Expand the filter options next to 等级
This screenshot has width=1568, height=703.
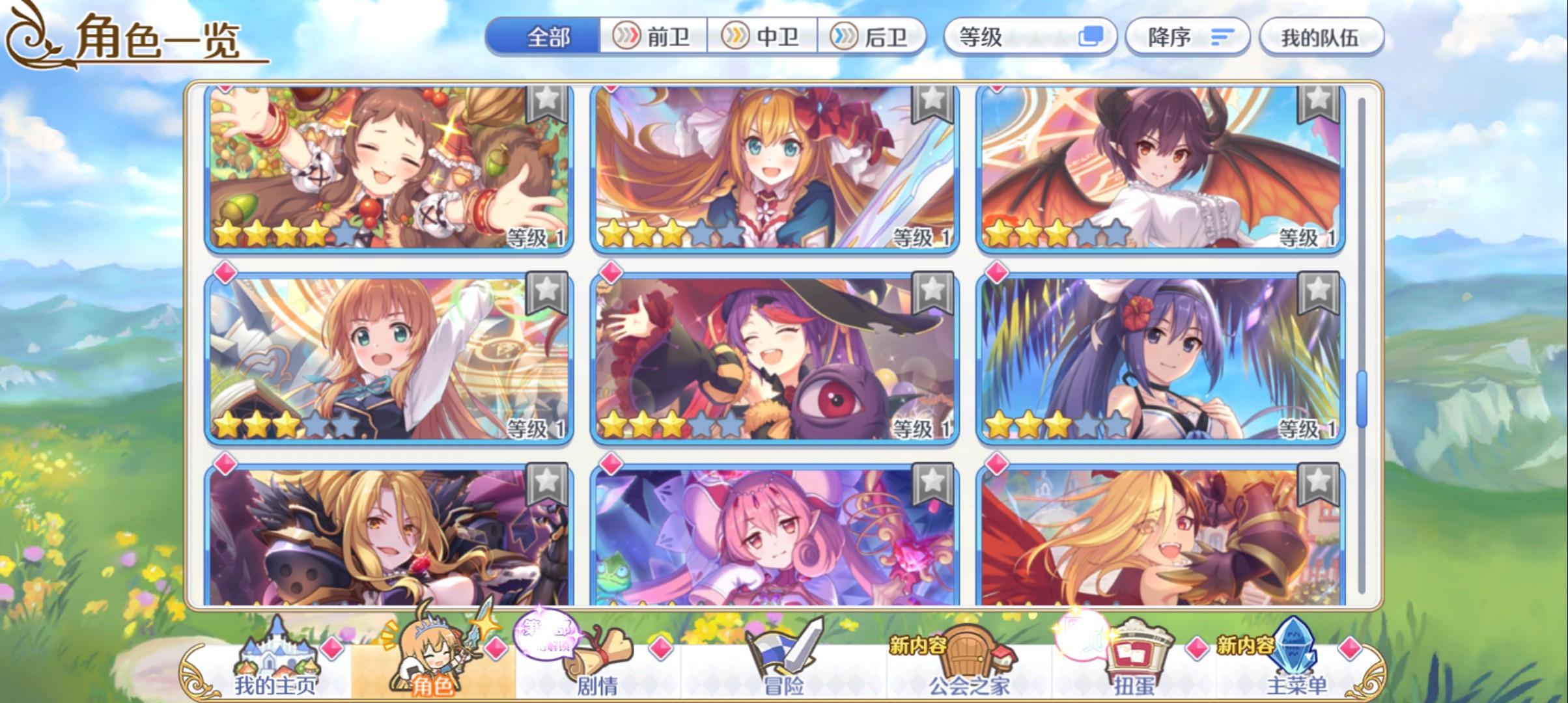pos(1091,36)
